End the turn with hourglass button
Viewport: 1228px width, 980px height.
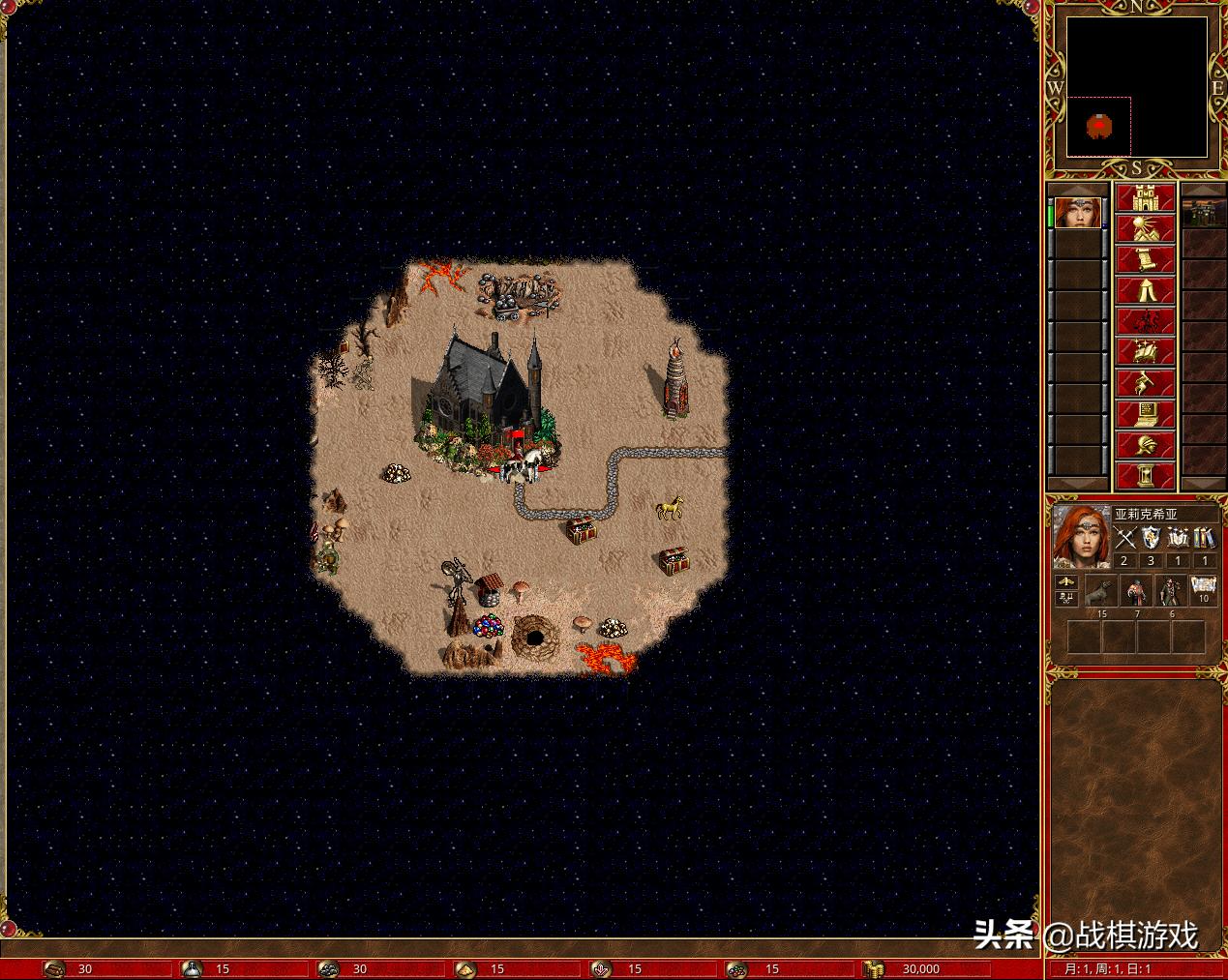click(1146, 475)
